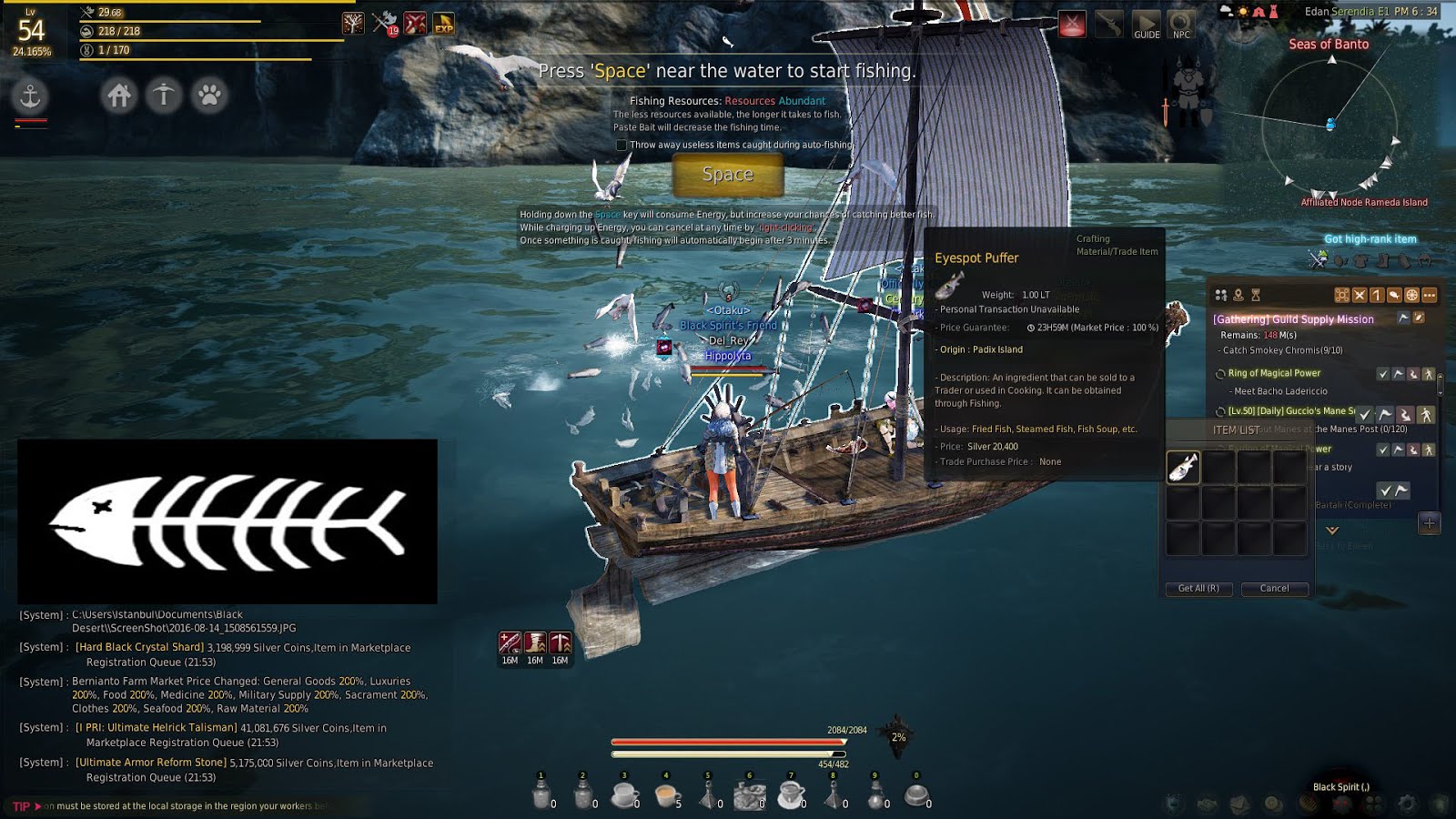Switch to the fish quest filter tab
1456x819 pixels.
1394,296
